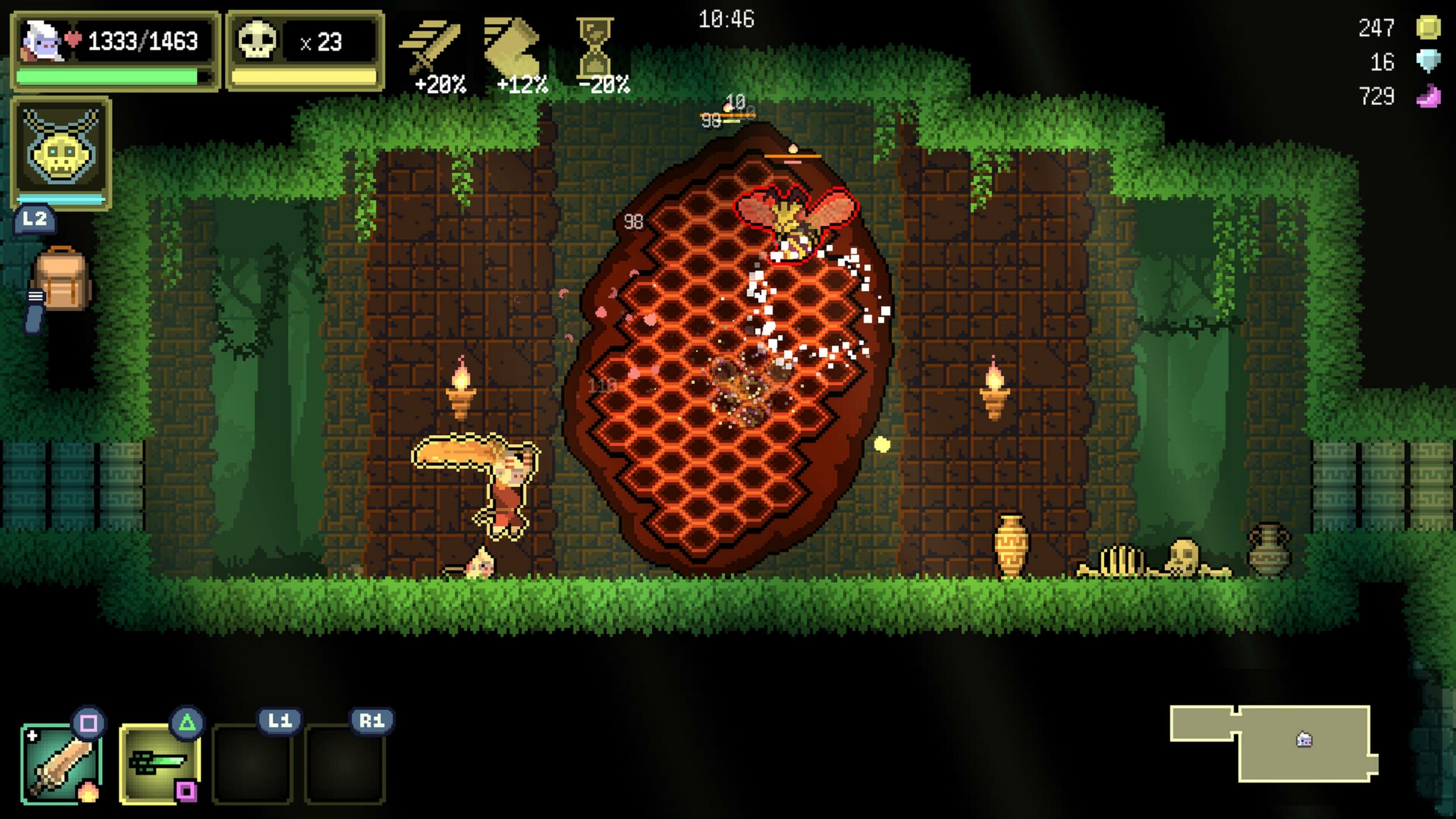Select the flaming sword weapon slot
Screen dimensions: 1456x819
pyautogui.click(x=61, y=763)
